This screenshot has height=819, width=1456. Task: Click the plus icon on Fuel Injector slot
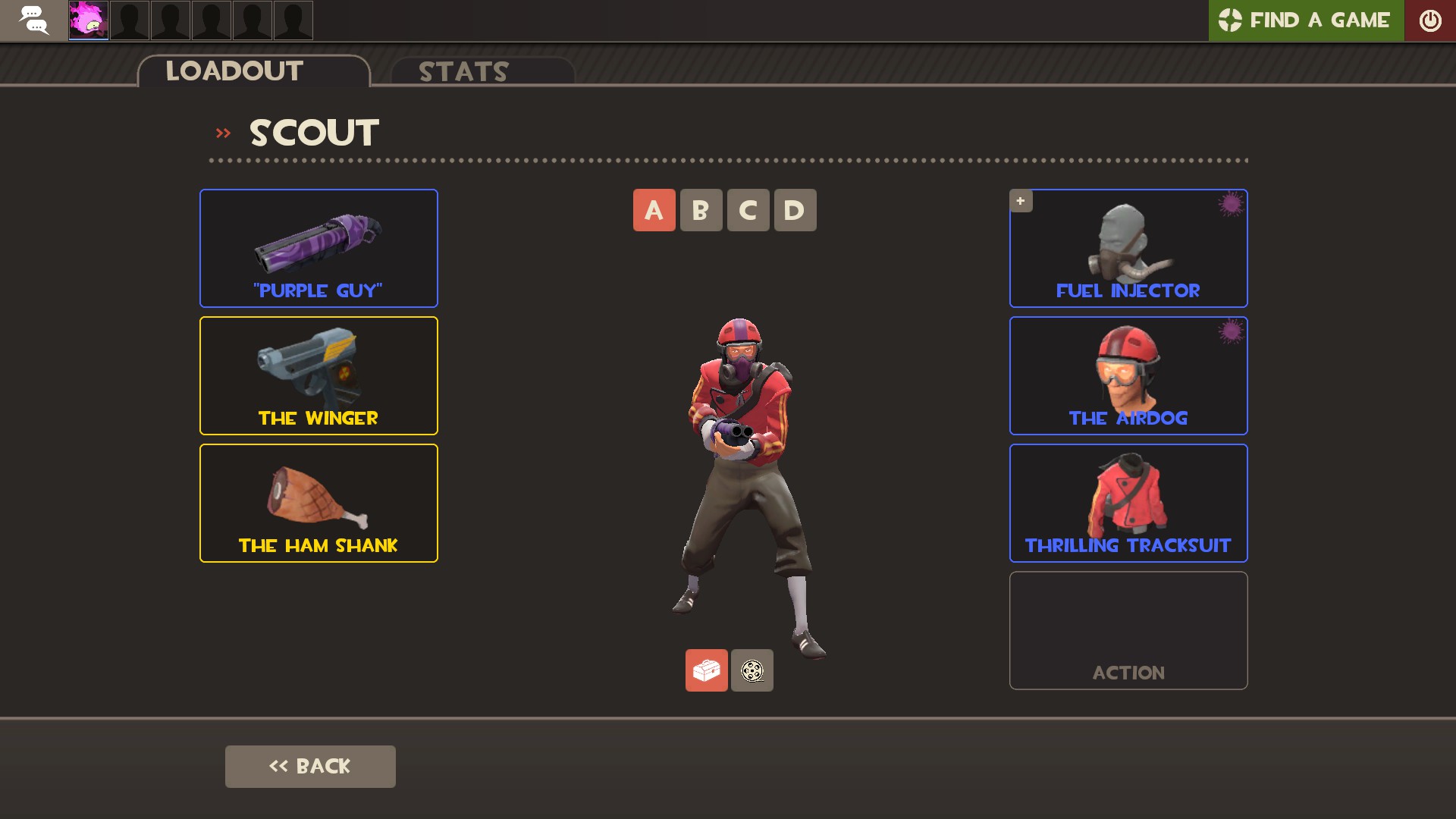pyautogui.click(x=1021, y=201)
